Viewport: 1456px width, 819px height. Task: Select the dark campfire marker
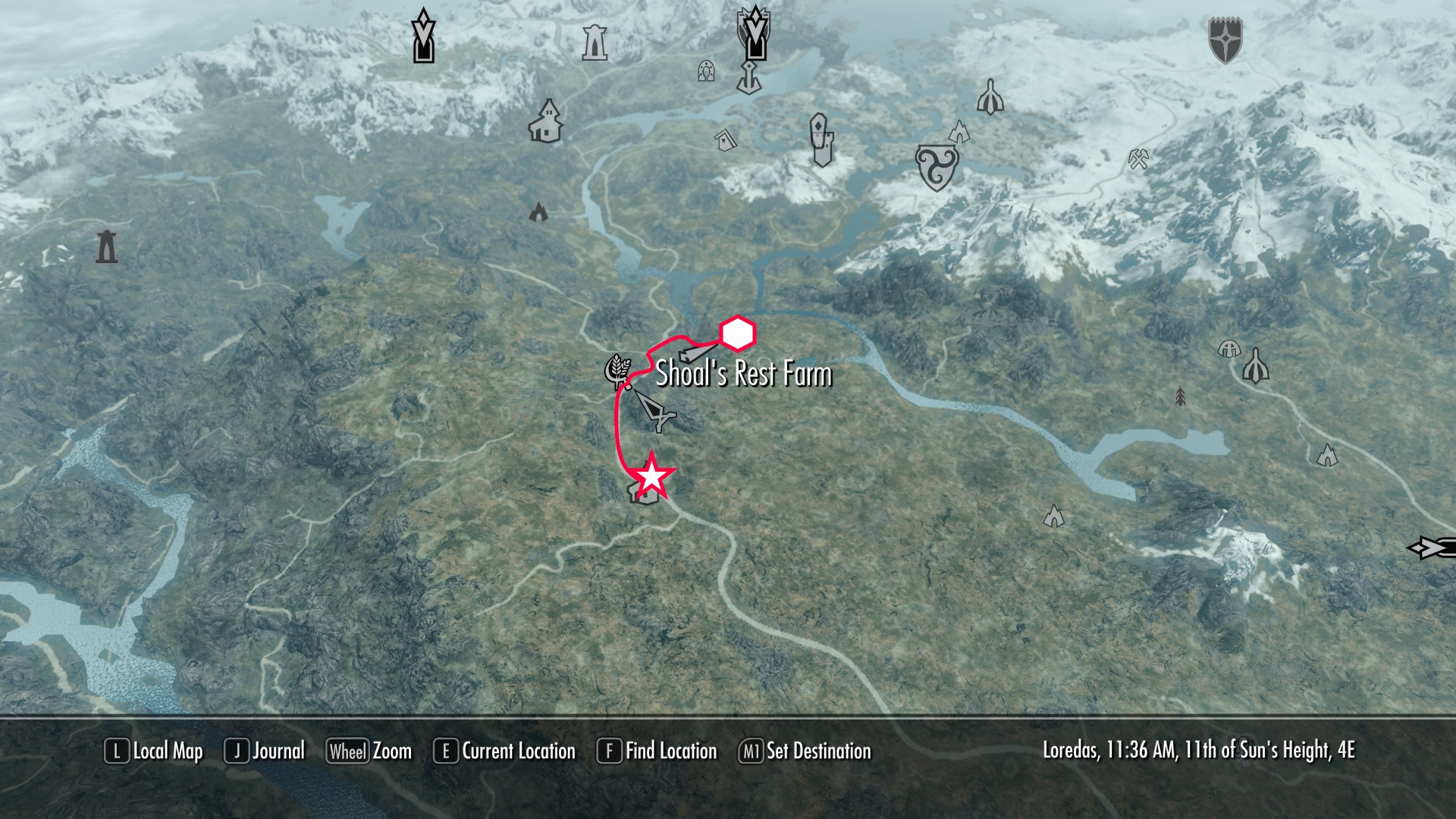(538, 211)
